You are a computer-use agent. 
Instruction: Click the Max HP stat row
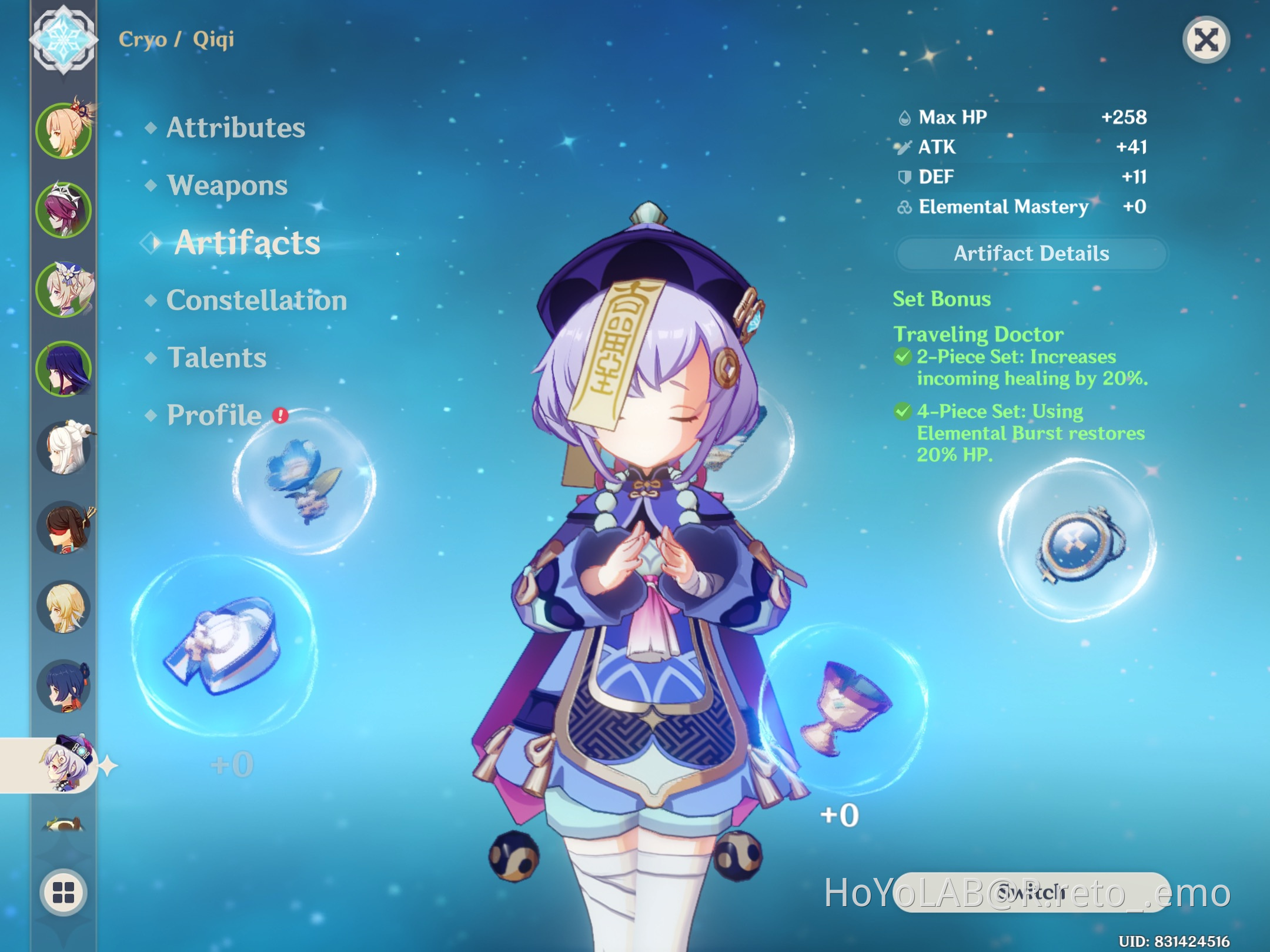click(x=1023, y=116)
